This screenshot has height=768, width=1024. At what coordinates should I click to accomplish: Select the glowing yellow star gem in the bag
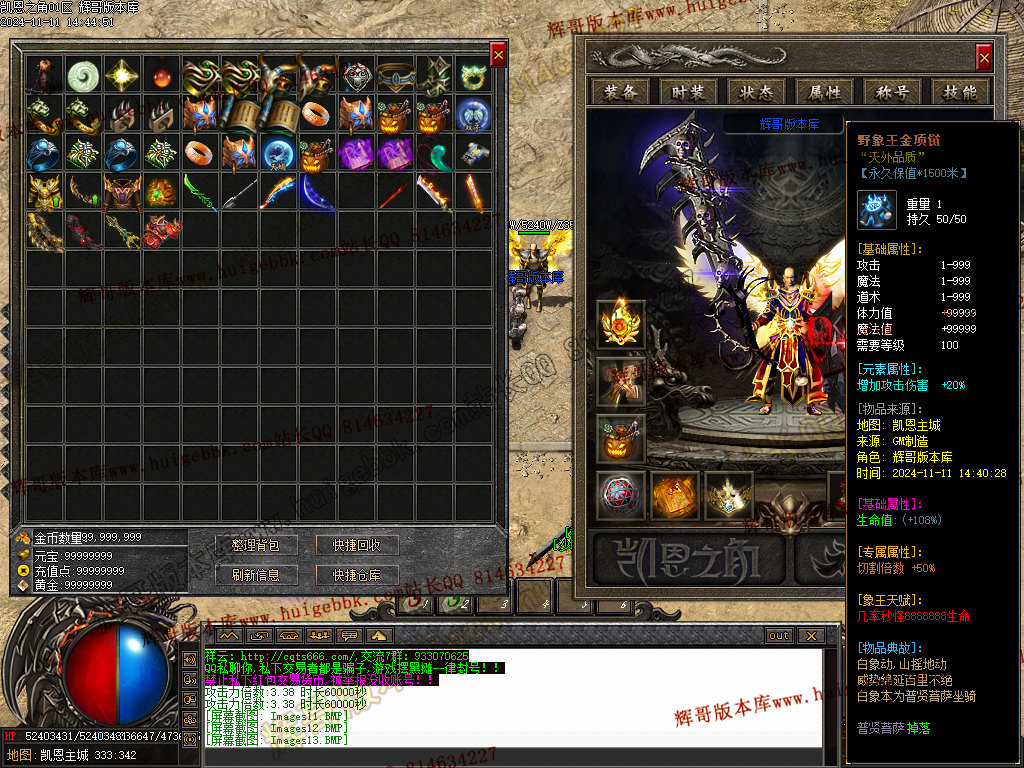(120, 74)
